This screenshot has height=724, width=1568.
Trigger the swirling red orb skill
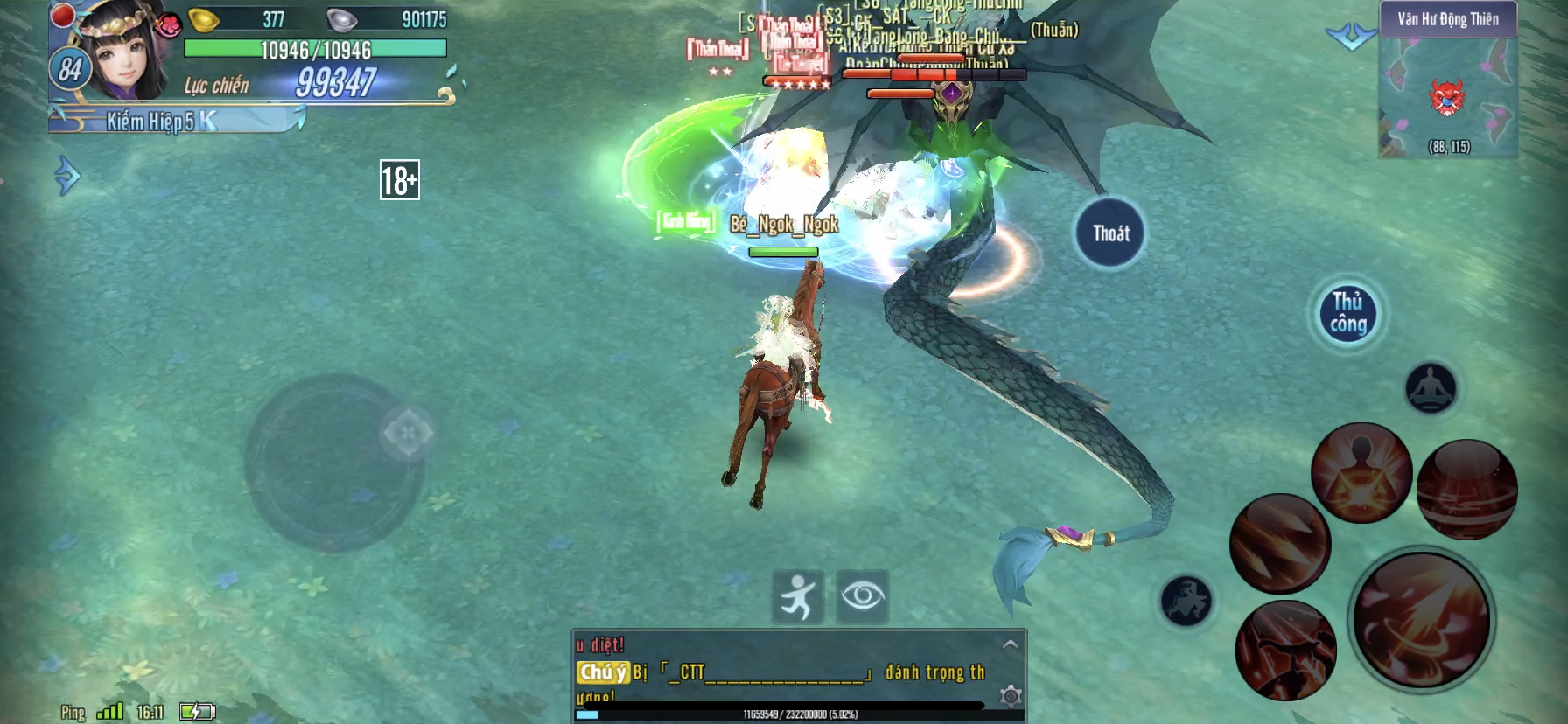coord(1466,490)
